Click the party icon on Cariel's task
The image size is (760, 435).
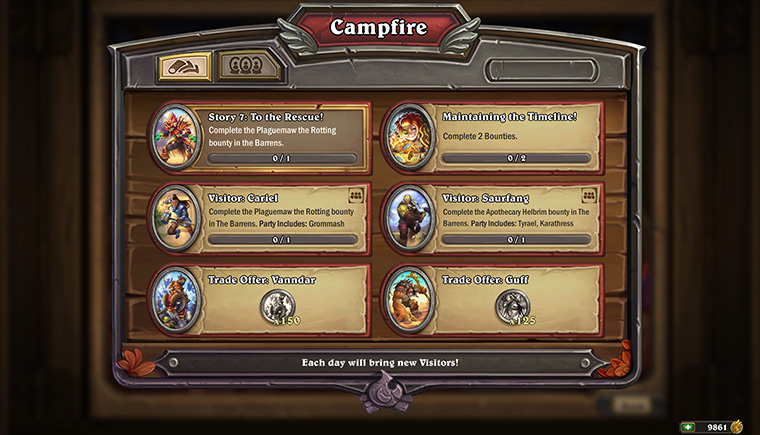coord(355,195)
